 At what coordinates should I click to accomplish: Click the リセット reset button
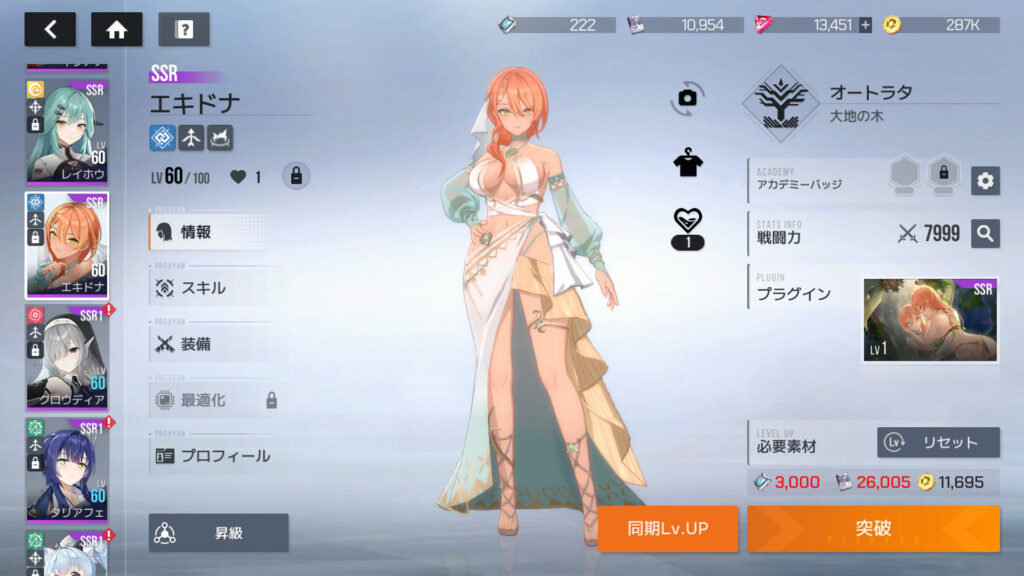(938, 442)
